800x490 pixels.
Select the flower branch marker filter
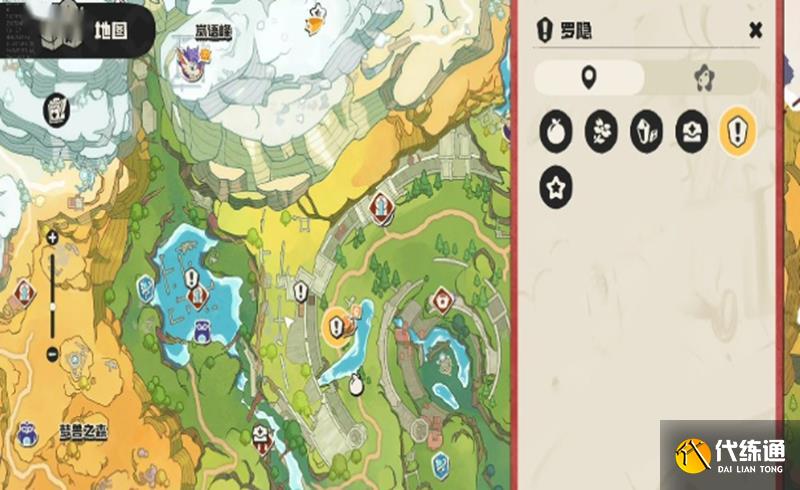[x=601, y=132]
